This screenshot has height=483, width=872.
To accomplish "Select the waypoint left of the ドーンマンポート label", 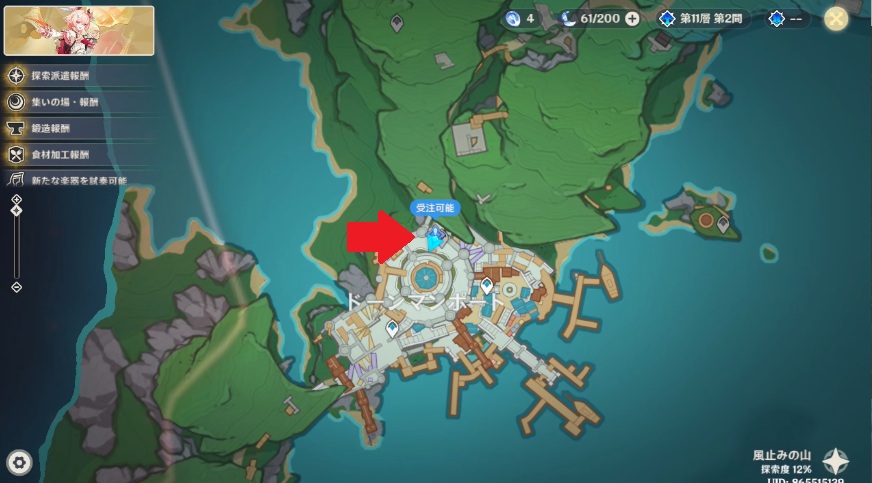I will point(391,327).
